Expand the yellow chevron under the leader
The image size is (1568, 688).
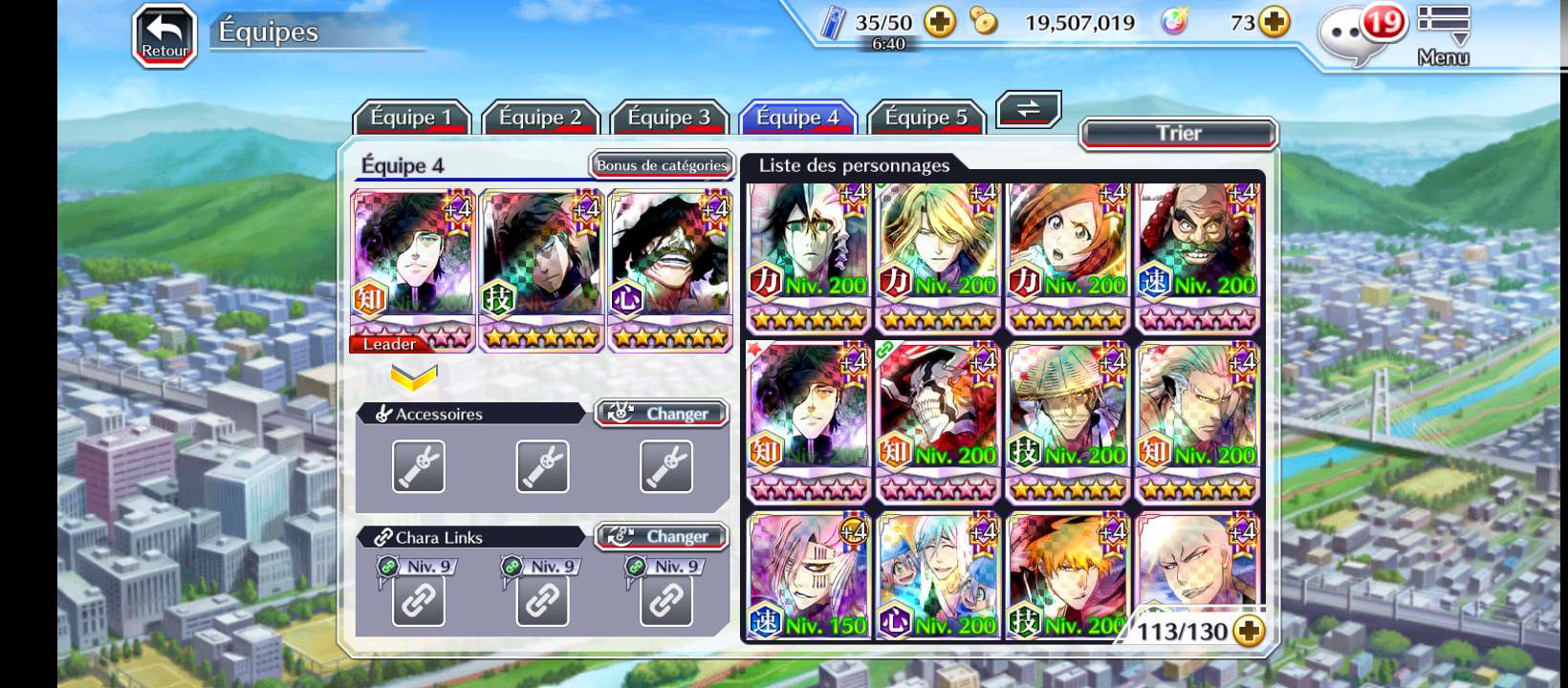414,377
